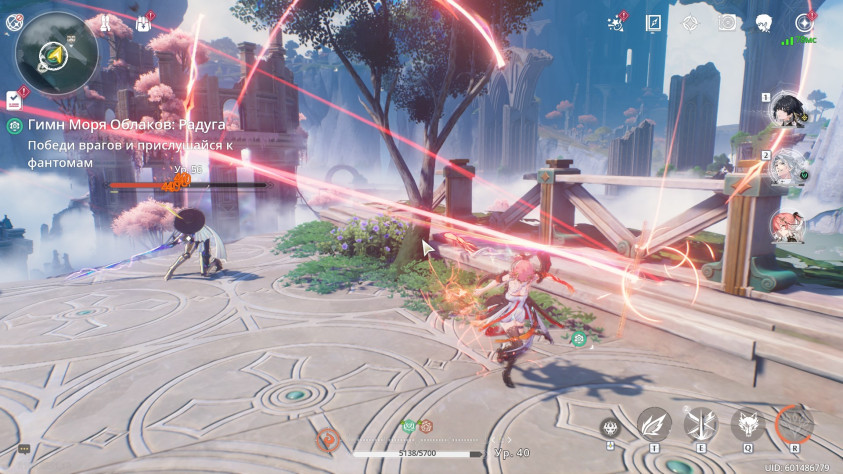Open the events icon with sparkles

coord(616,22)
